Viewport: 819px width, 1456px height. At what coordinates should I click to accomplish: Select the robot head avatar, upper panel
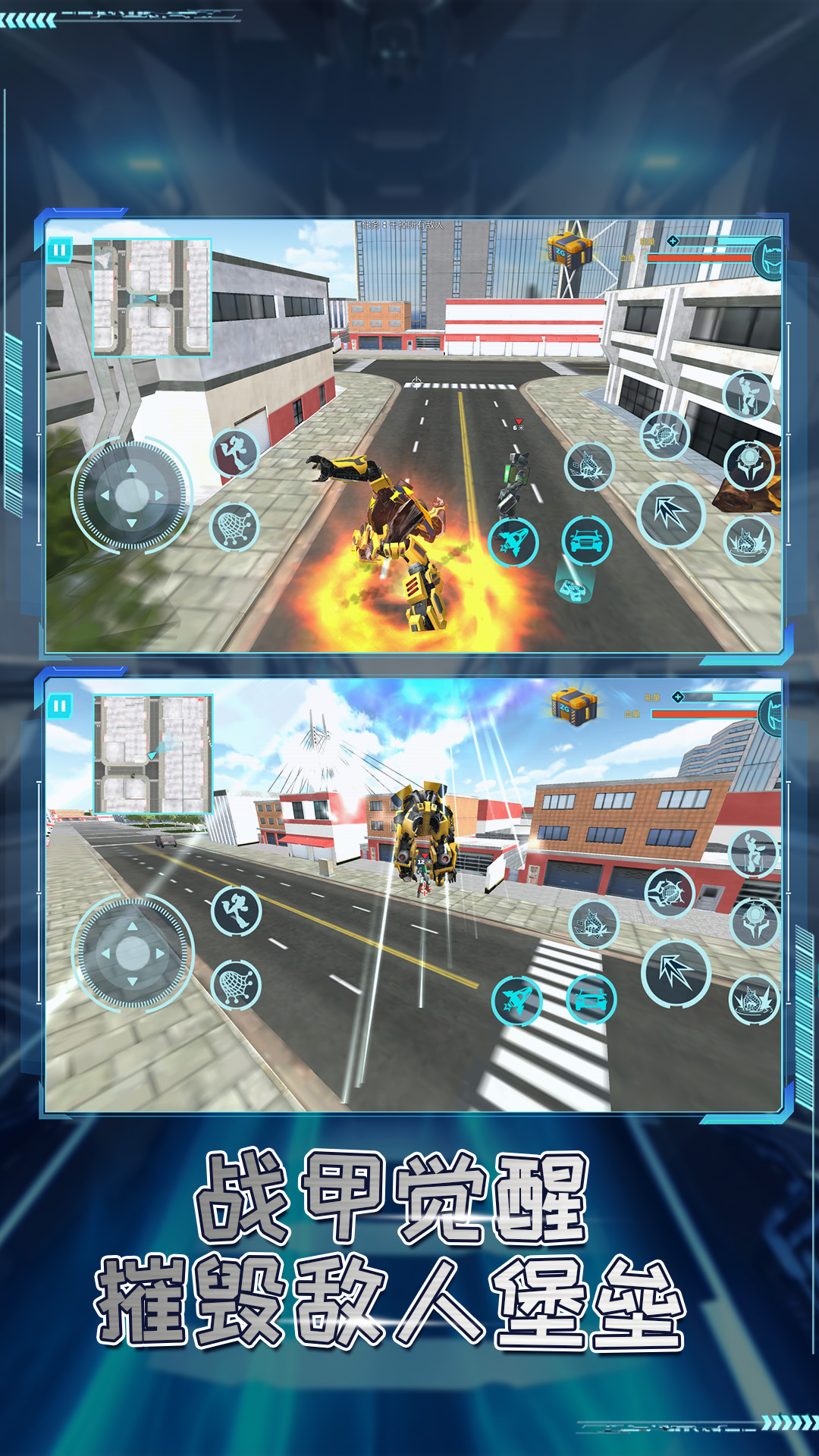pyautogui.click(x=770, y=258)
